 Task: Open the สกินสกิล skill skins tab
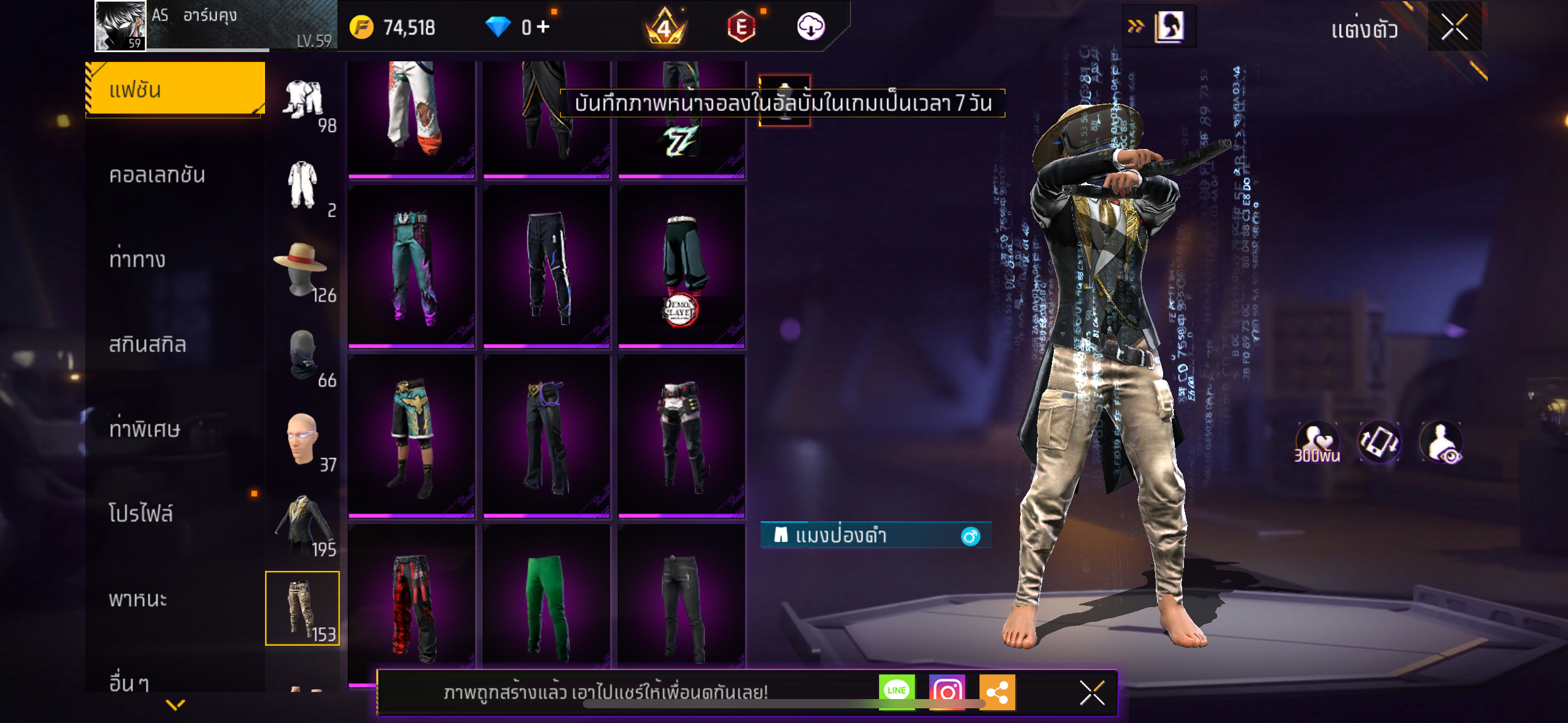coord(147,344)
